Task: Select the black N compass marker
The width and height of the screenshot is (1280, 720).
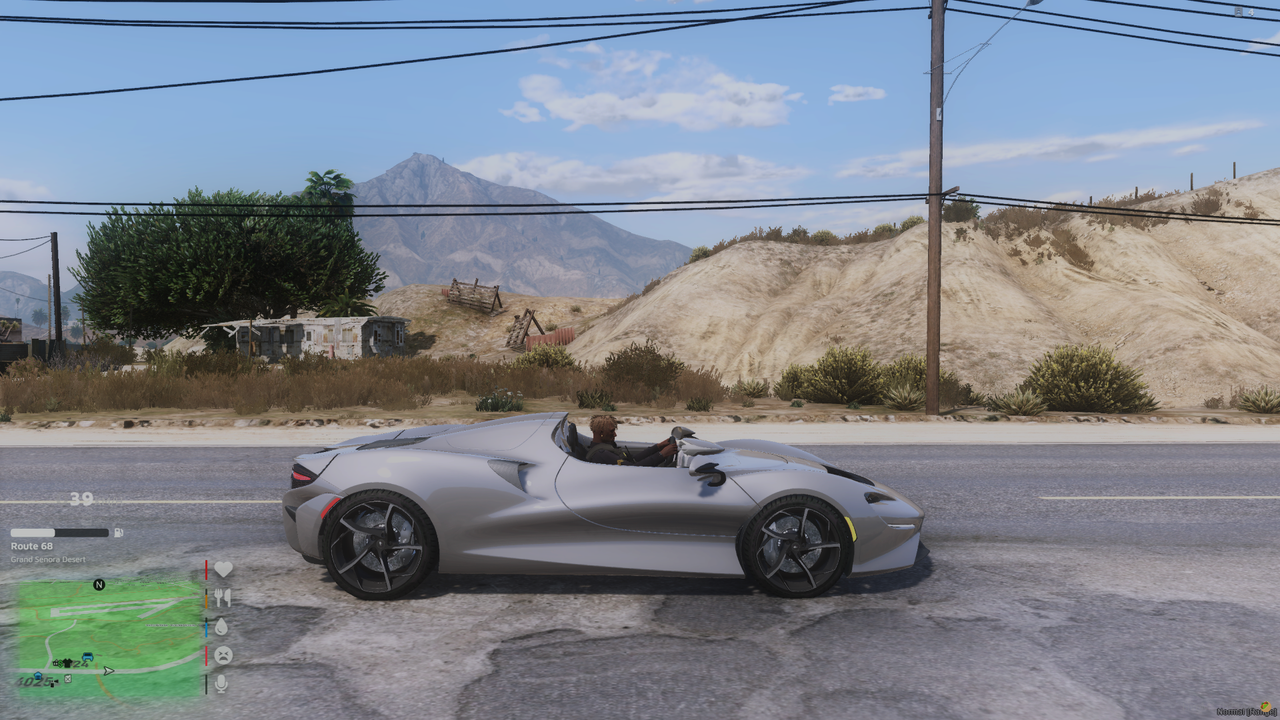Action: (99, 585)
